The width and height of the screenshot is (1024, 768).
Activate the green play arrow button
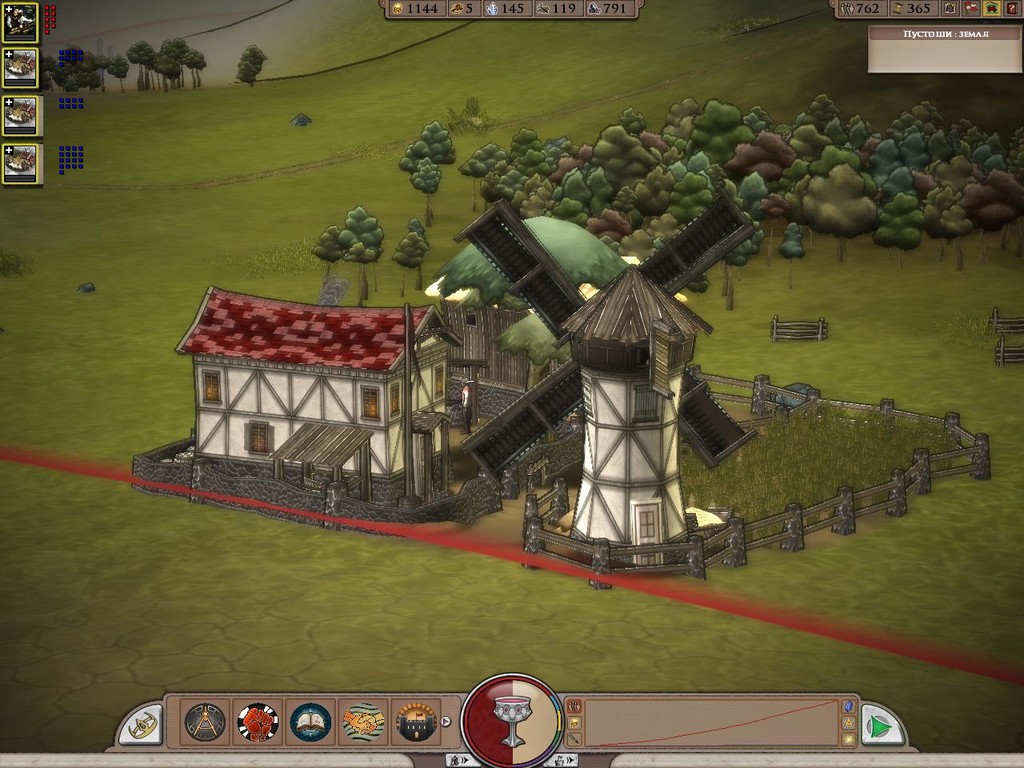point(879,724)
